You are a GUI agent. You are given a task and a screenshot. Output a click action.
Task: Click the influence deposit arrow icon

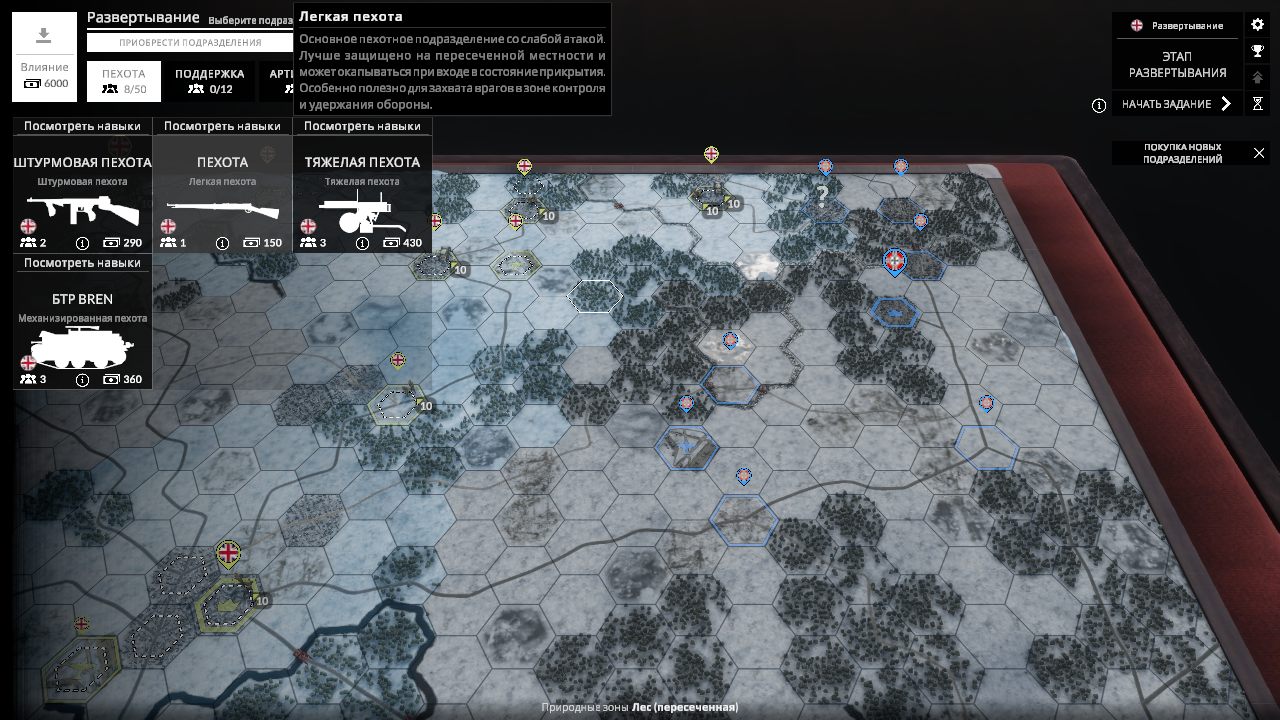pos(42,35)
